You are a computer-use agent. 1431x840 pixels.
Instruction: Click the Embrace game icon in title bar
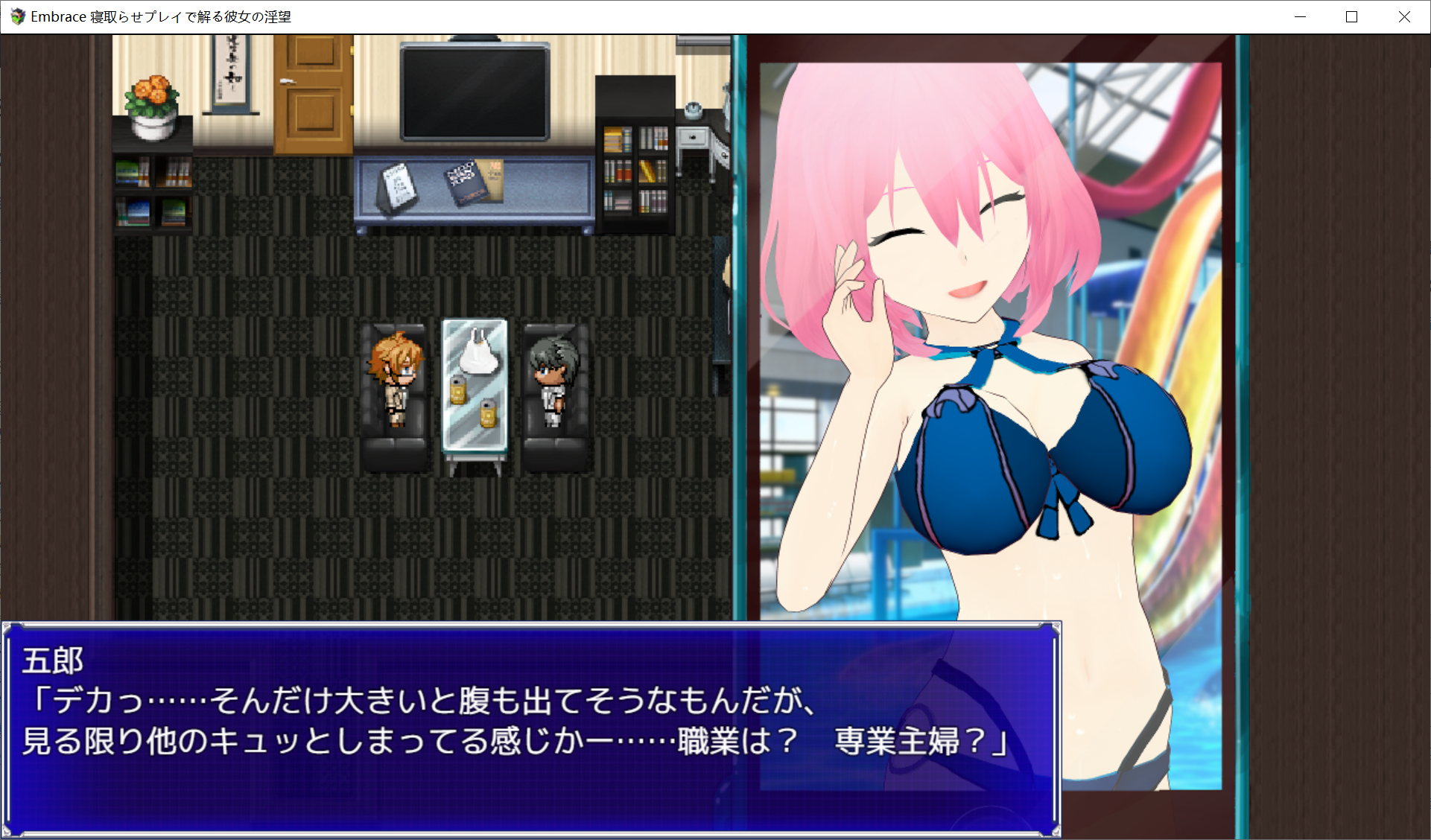pos(17,16)
